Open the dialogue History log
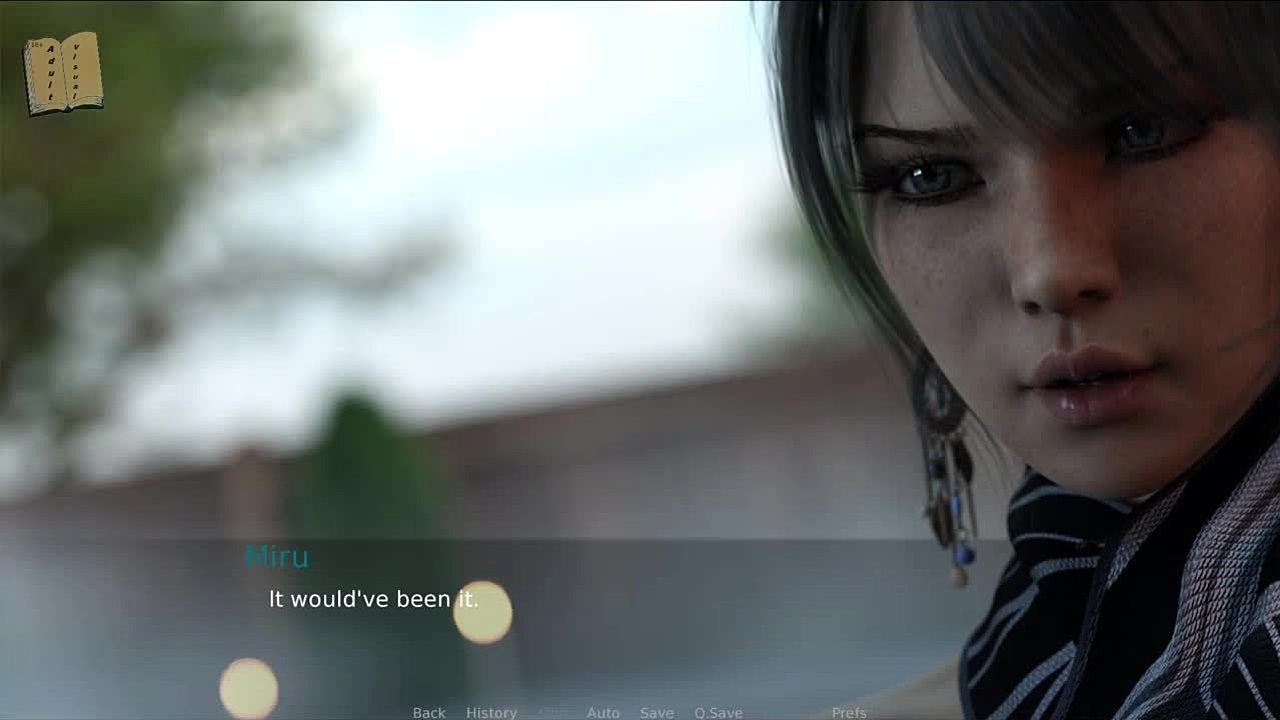 pyautogui.click(x=491, y=712)
